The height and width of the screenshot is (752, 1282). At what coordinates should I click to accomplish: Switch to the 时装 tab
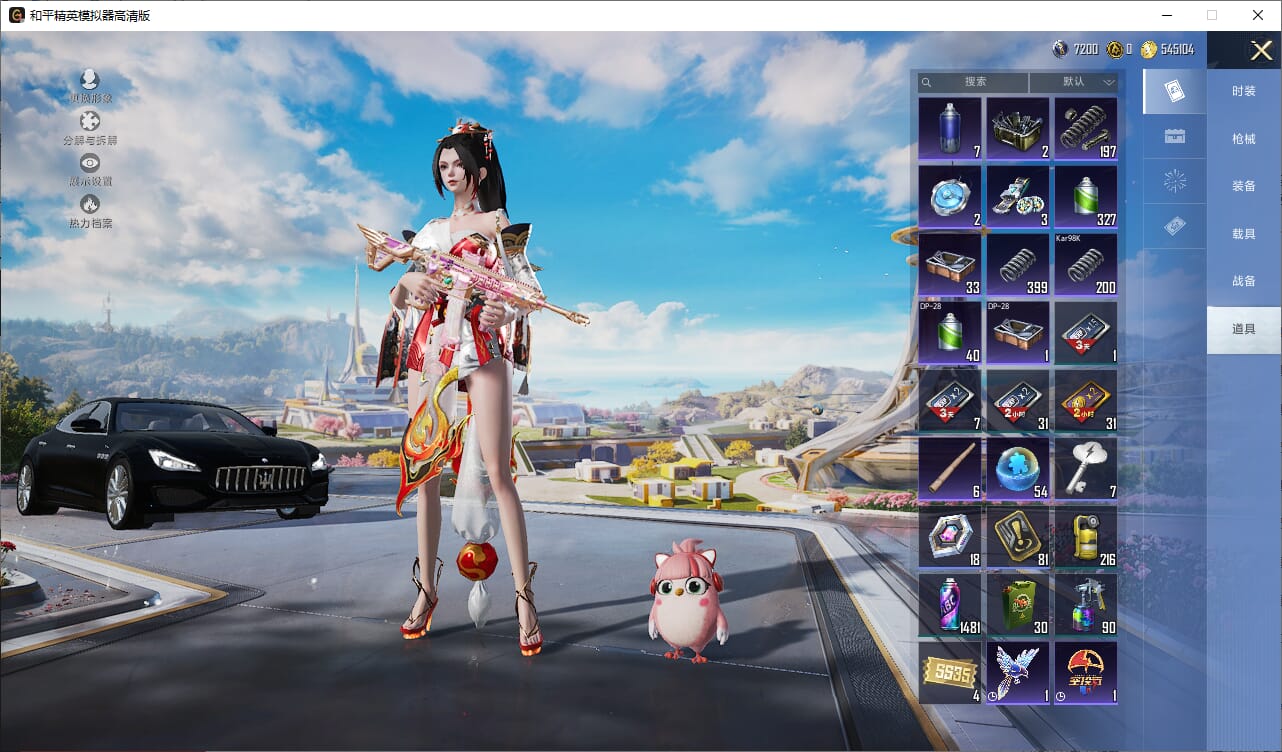click(x=1243, y=91)
